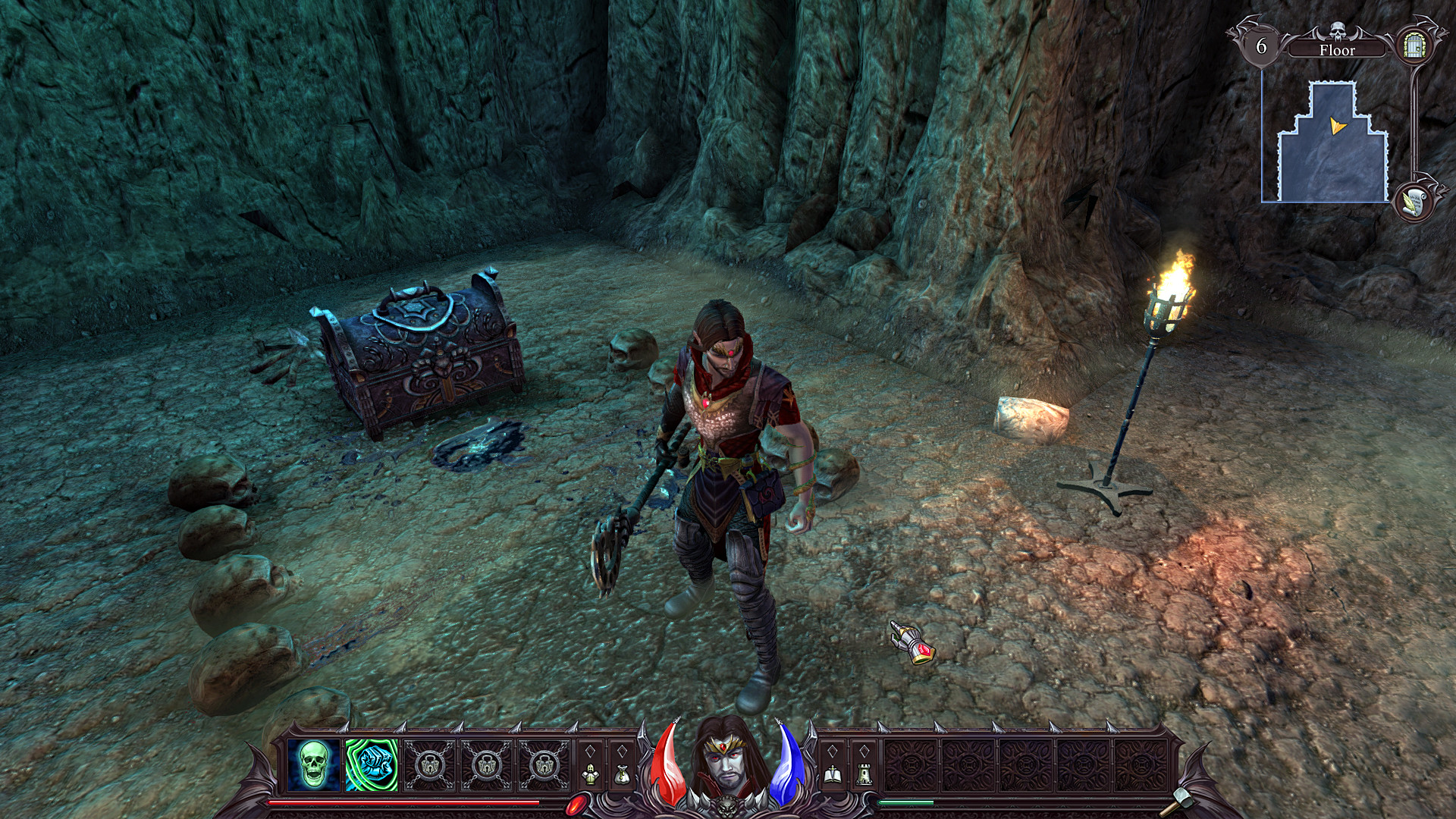Viewport: 1456px width, 819px height.
Task: Click the red gem on the health bar
Action: [x=580, y=803]
